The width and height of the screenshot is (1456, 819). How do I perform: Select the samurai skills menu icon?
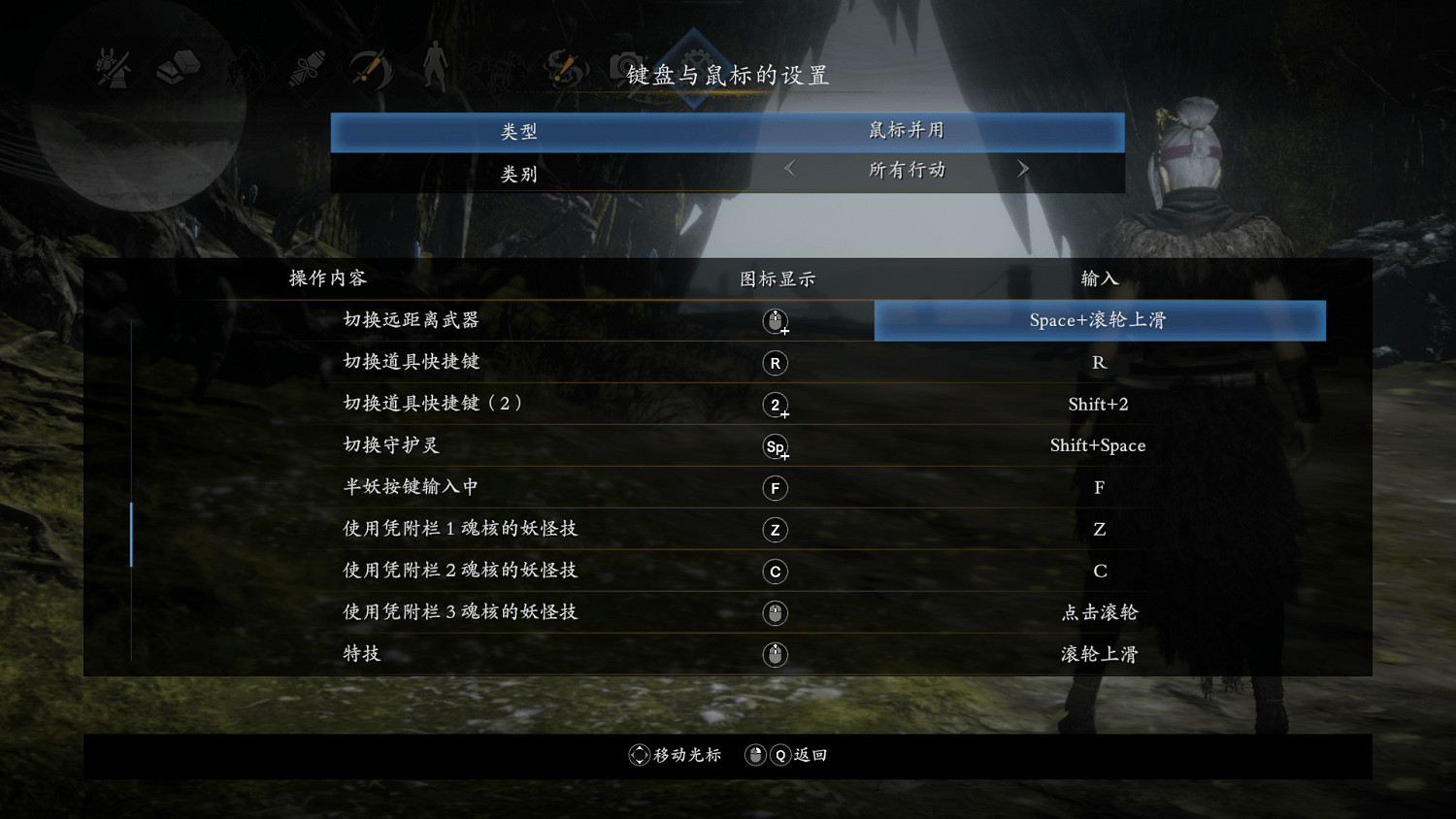(112, 68)
